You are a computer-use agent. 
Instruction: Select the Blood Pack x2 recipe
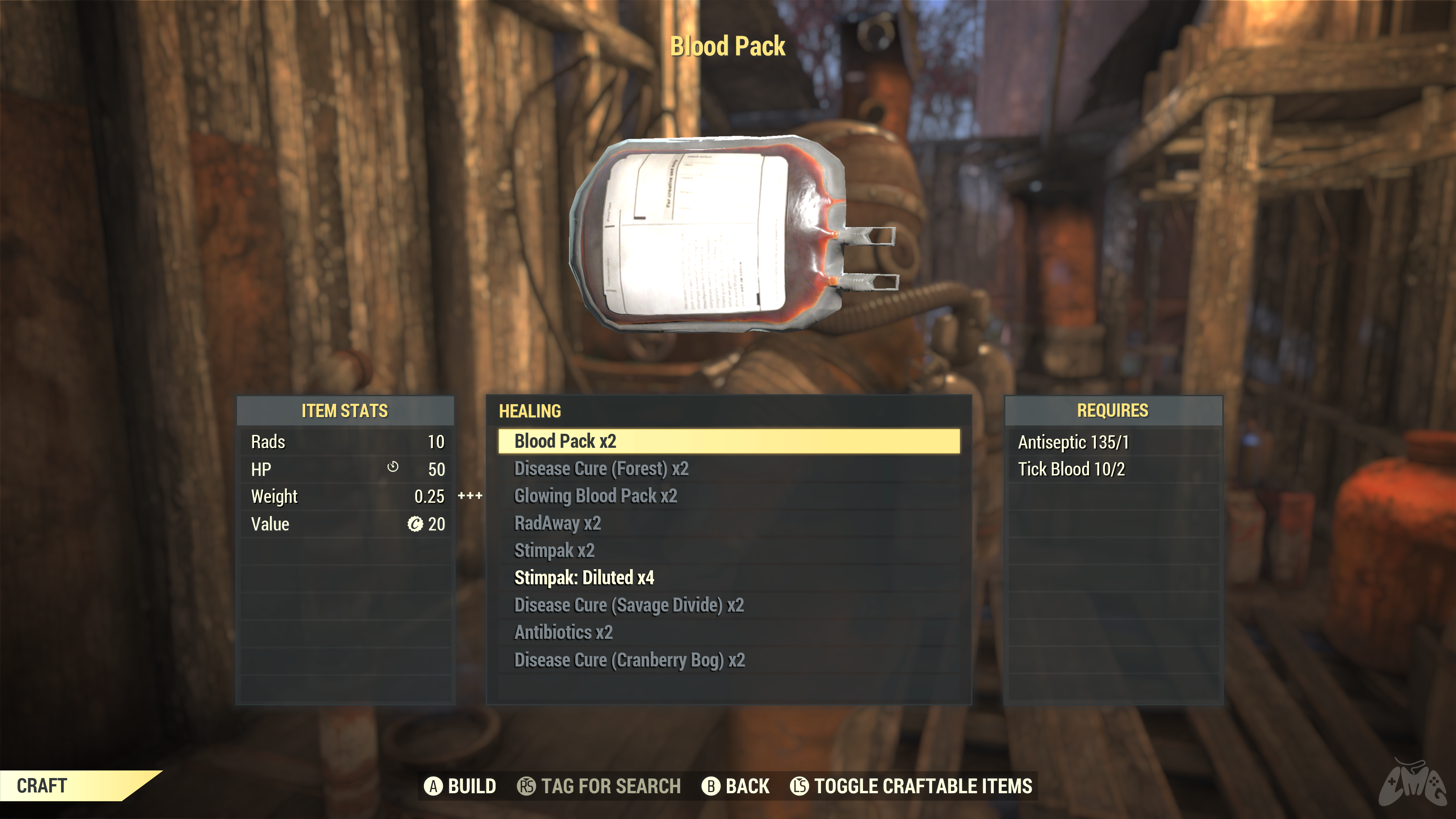pos(565,441)
